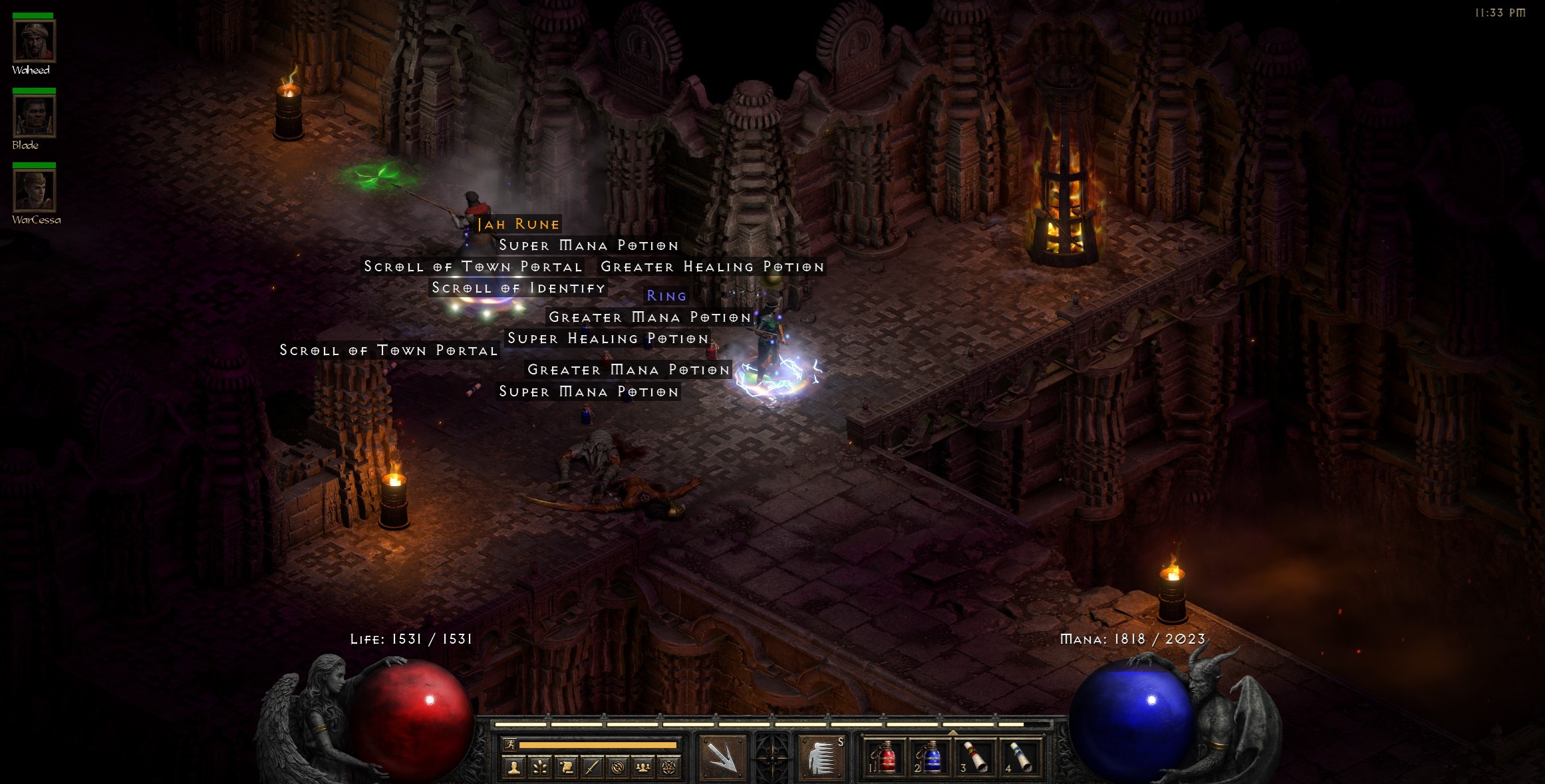Drink the mana potion in belt slot 2

[931, 757]
